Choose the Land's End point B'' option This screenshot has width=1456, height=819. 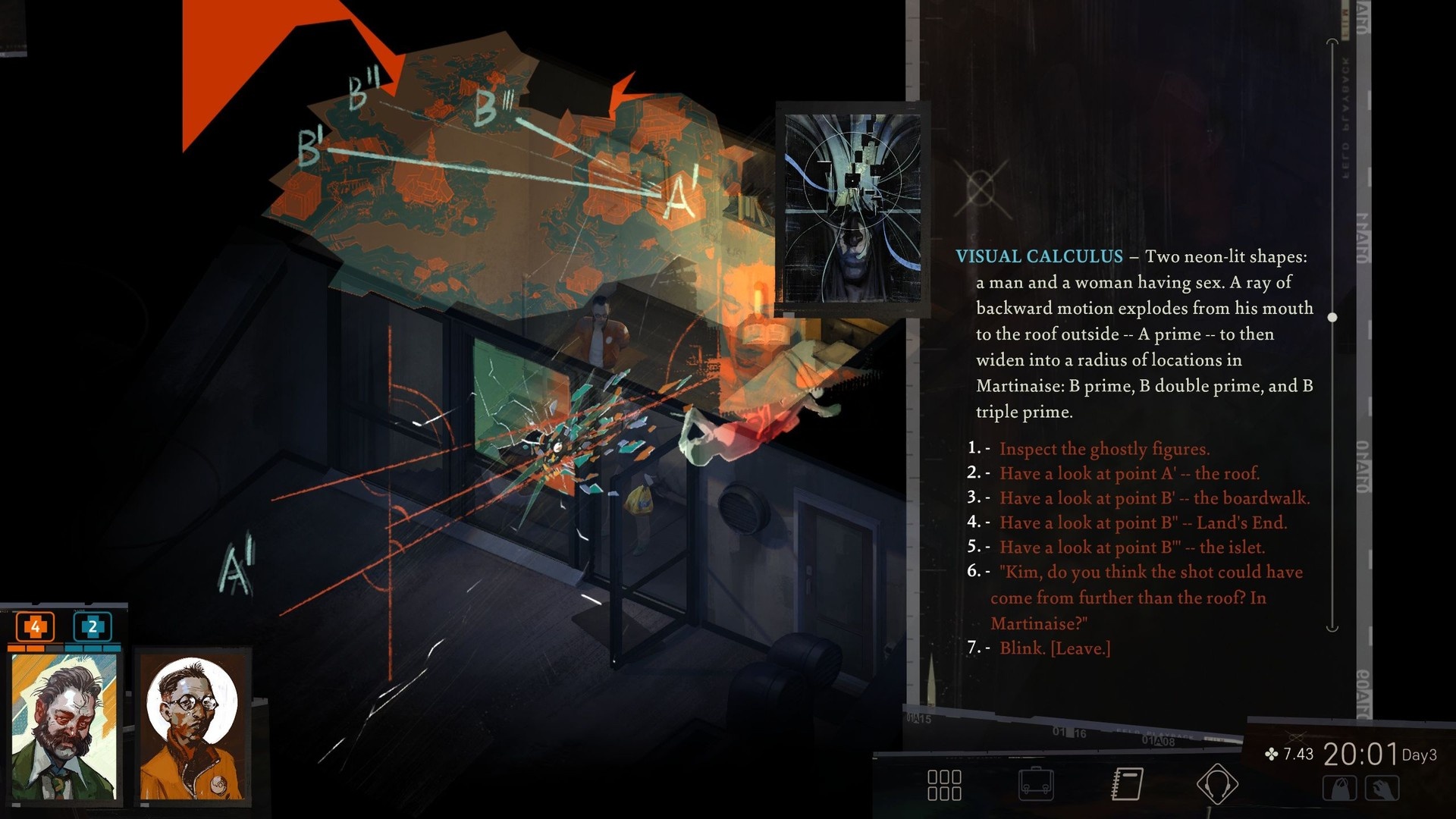pos(1143,522)
